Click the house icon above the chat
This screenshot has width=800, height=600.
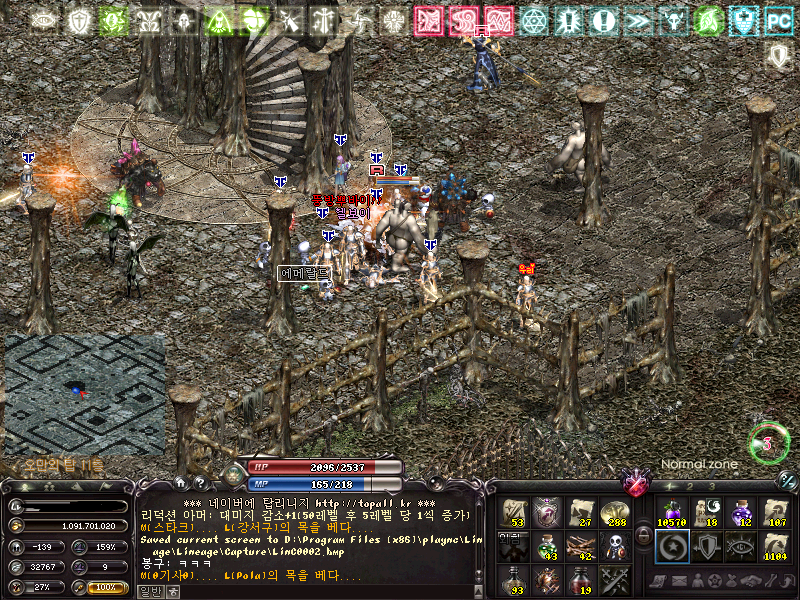pyautogui.click(x=181, y=483)
